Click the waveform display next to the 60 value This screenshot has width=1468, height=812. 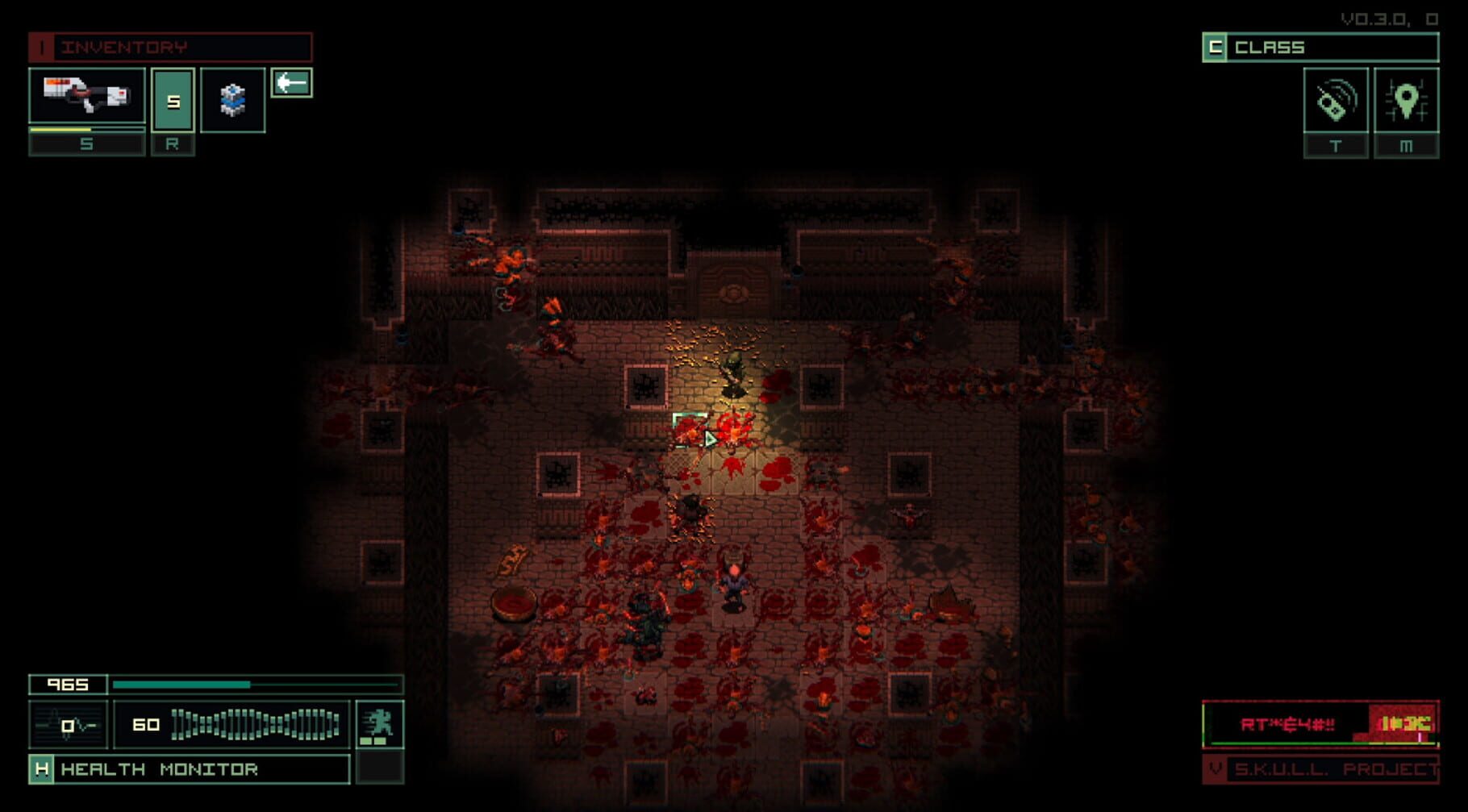point(254,724)
